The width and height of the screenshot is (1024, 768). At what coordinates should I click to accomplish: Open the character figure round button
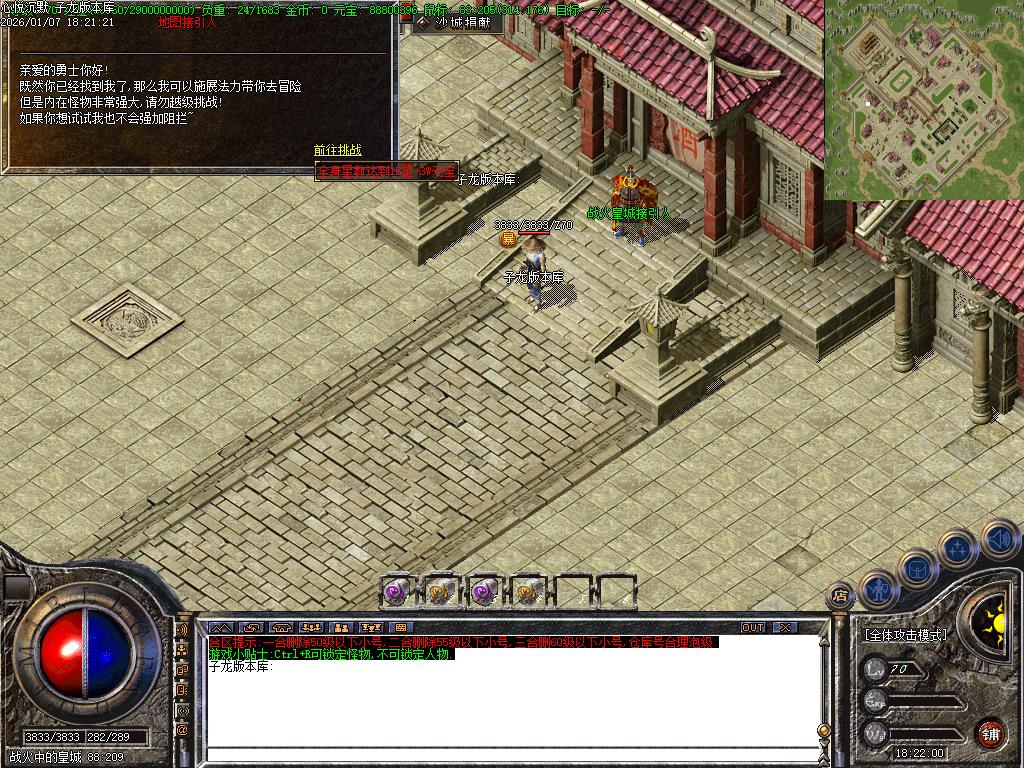[x=877, y=589]
